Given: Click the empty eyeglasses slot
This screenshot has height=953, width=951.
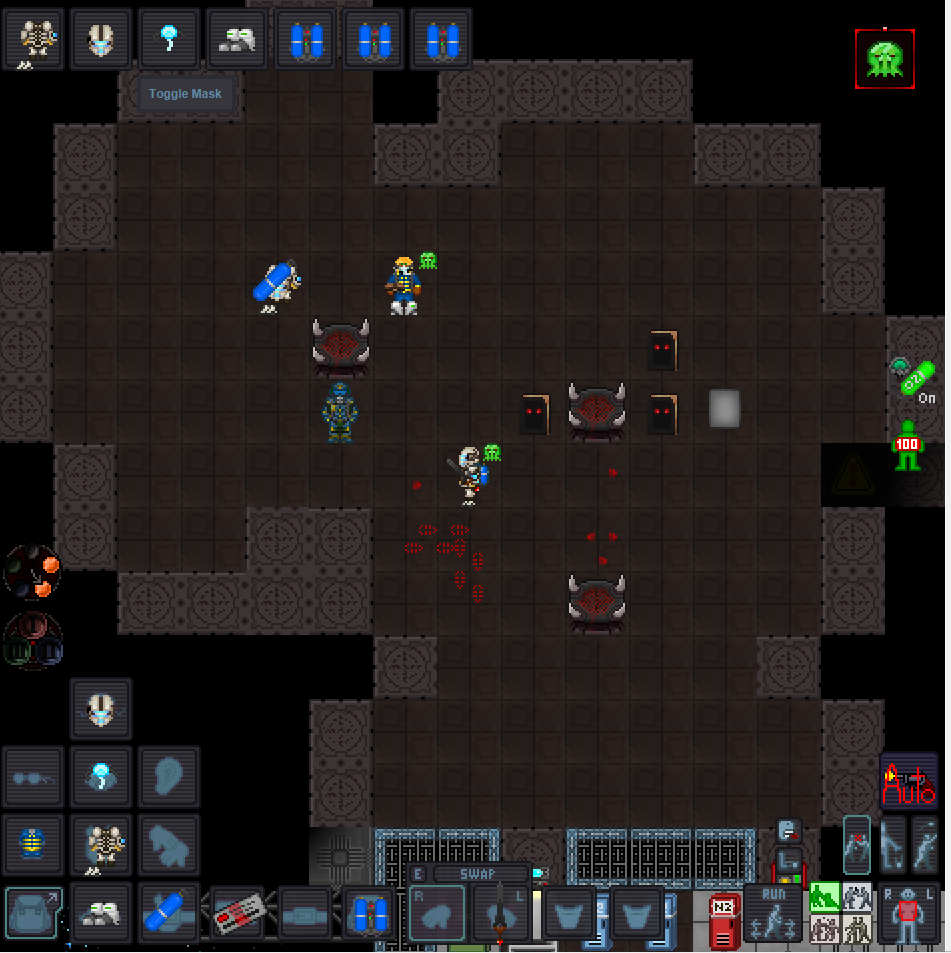Looking at the screenshot, I should [x=32, y=776].
